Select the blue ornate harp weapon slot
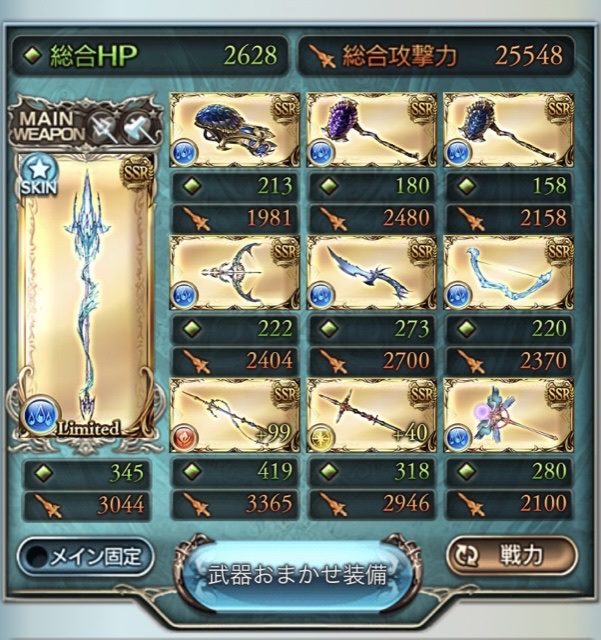Viewport: 601px width, 640px height. [235, 130]
